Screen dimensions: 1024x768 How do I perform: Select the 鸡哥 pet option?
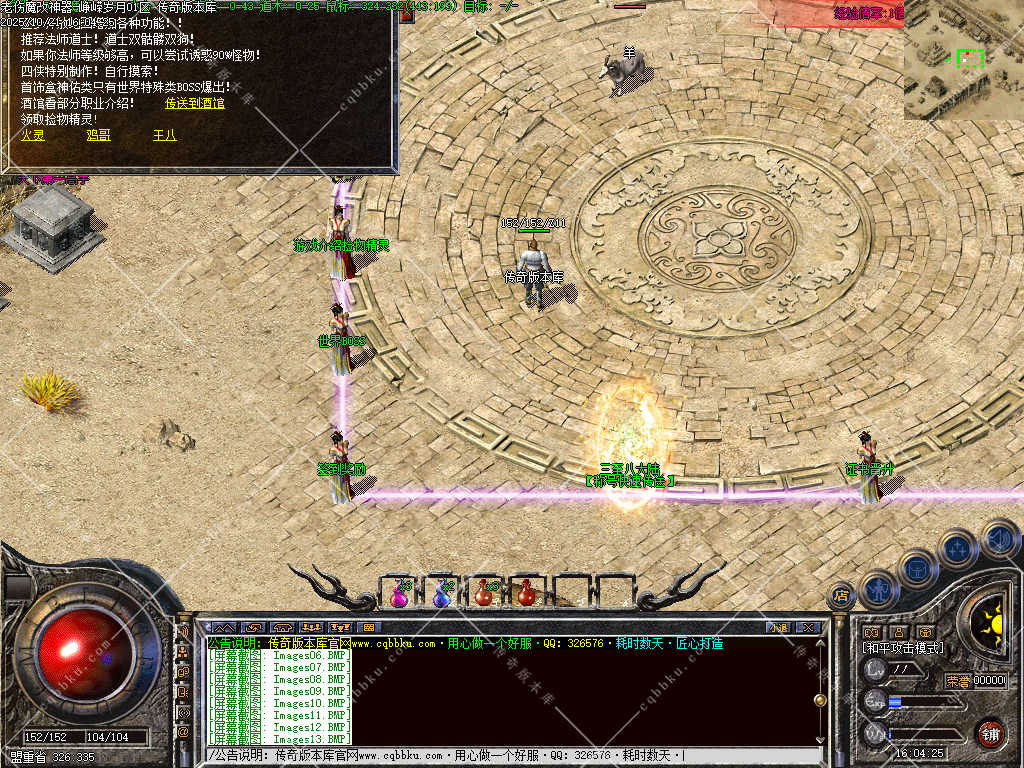coord(98,135)
